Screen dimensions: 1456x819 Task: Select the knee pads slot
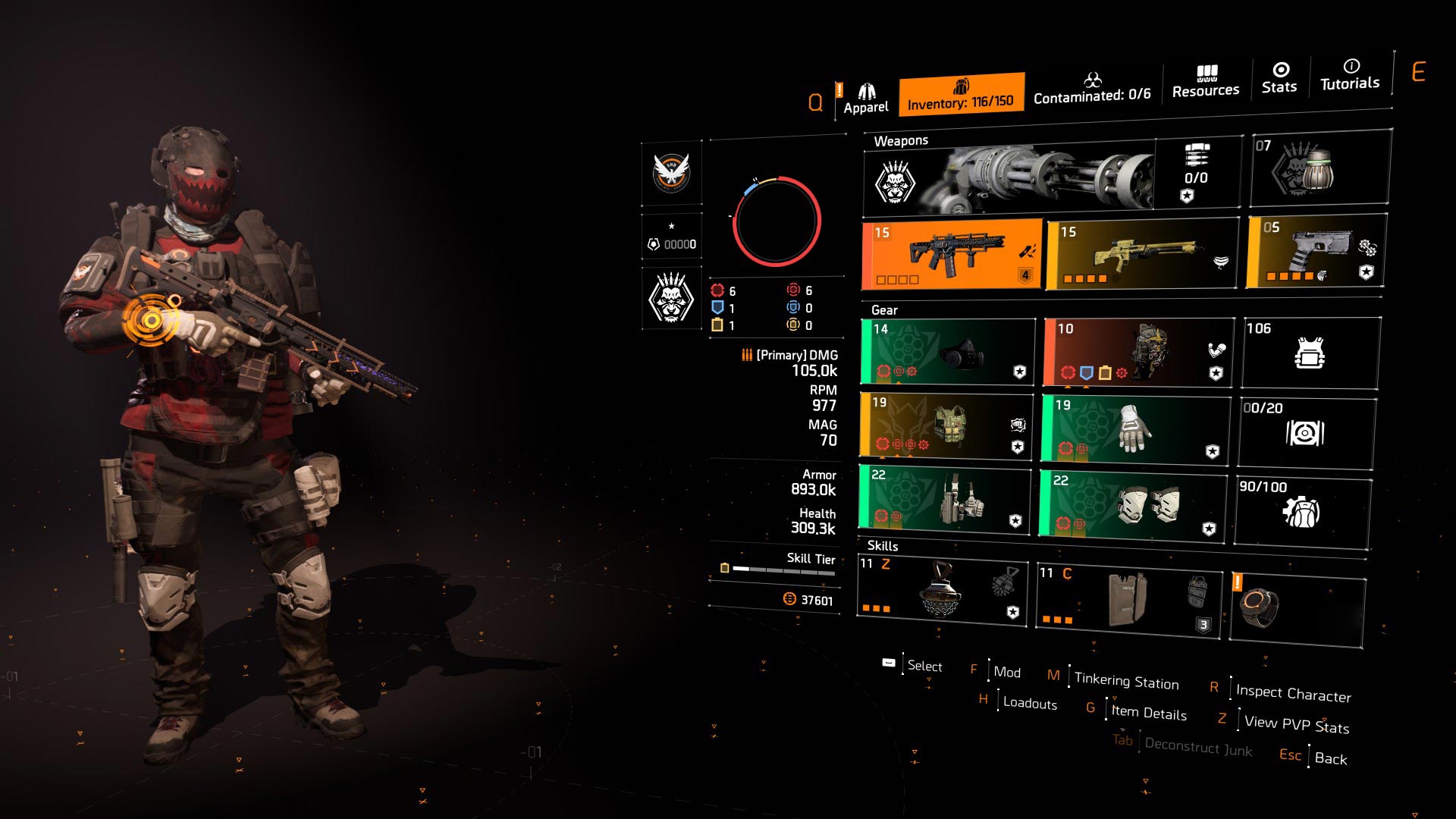(1130, 504)
